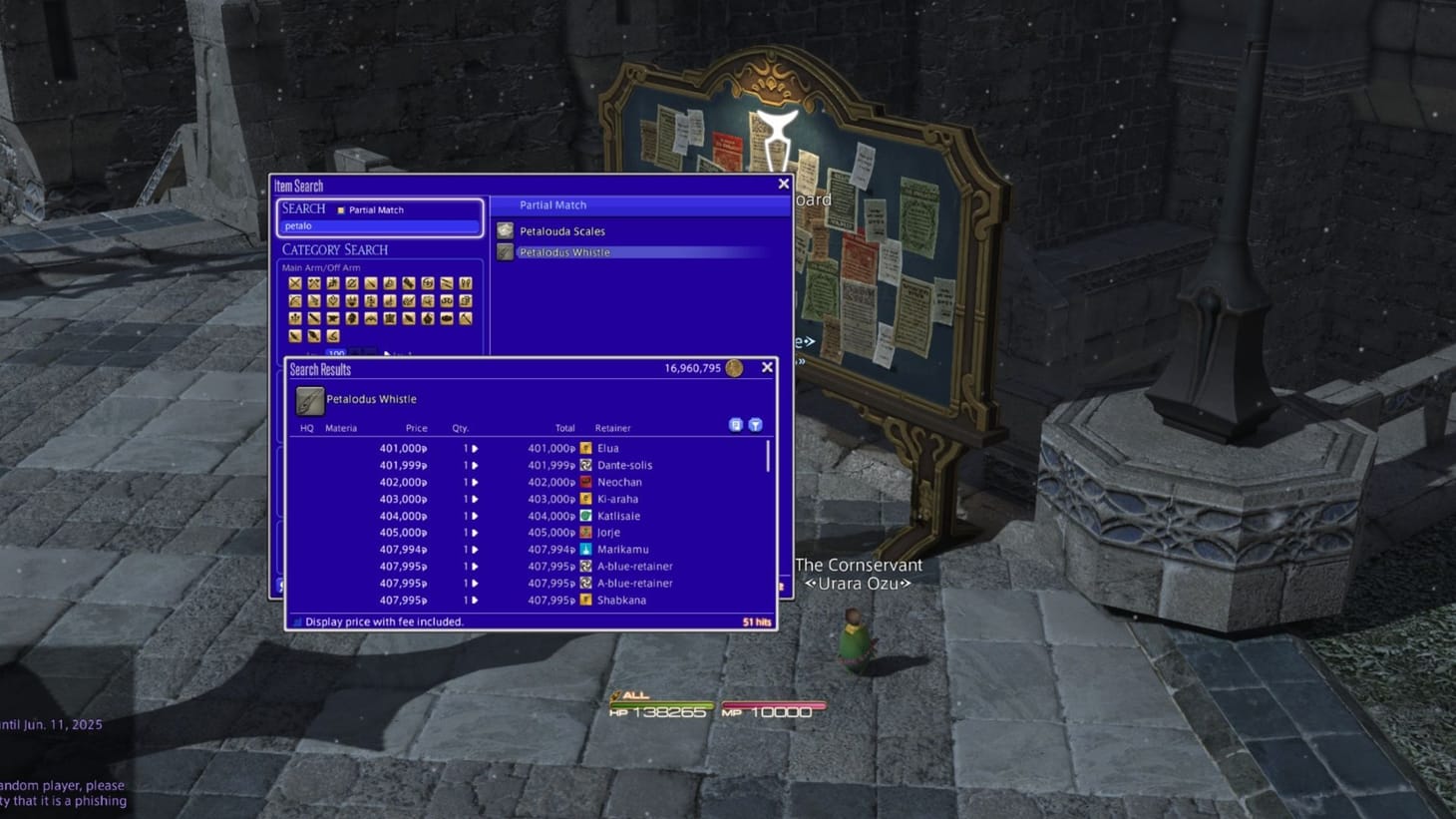Click the blue sort icon next to the filter
The width and height of the screenshot is (1456, 819).
[736, 424]
